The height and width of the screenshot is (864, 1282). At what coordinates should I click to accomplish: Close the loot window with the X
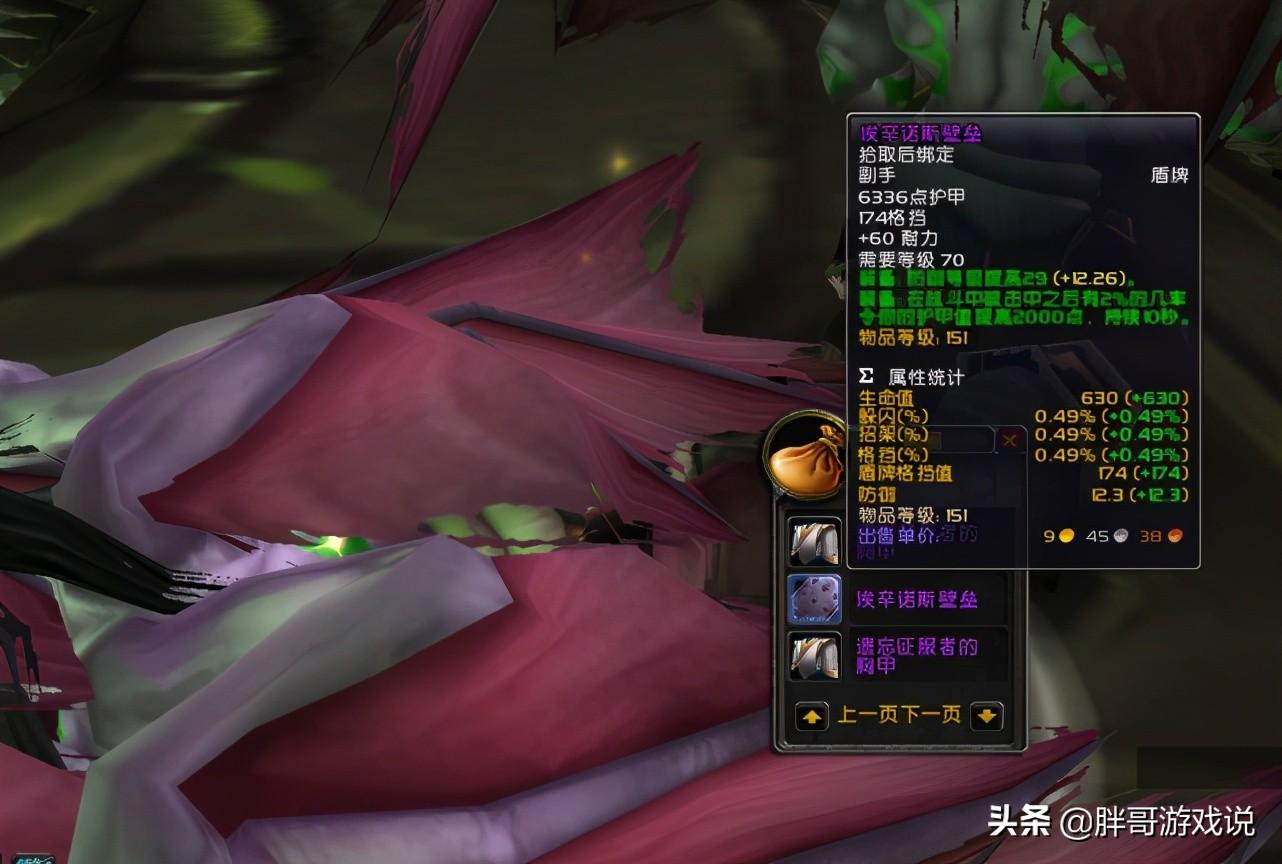tap(1010, 439)
